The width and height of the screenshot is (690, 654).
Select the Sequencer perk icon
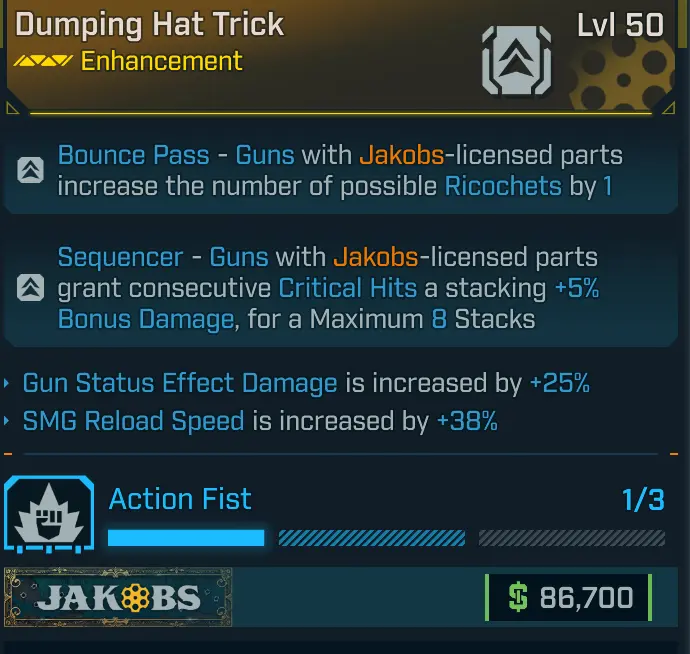(30, 288)
